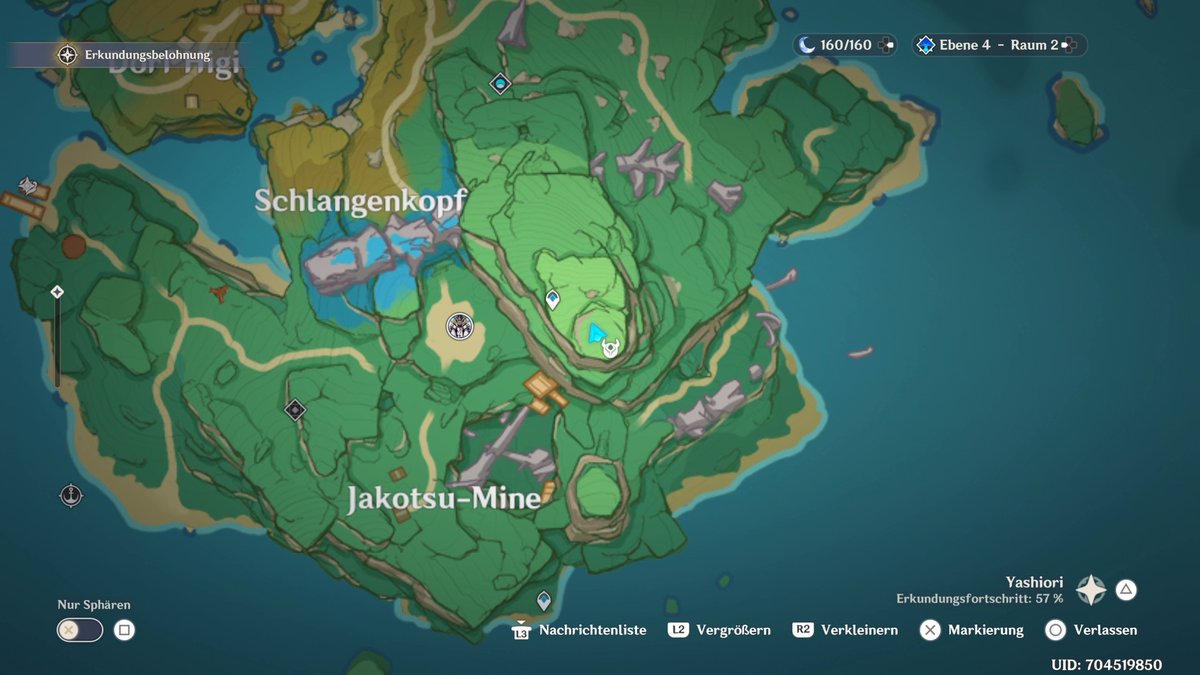Click the dark diamond marker west of Jakotsu-Mine
The image size is (1200, 675).
click(294, 409)
